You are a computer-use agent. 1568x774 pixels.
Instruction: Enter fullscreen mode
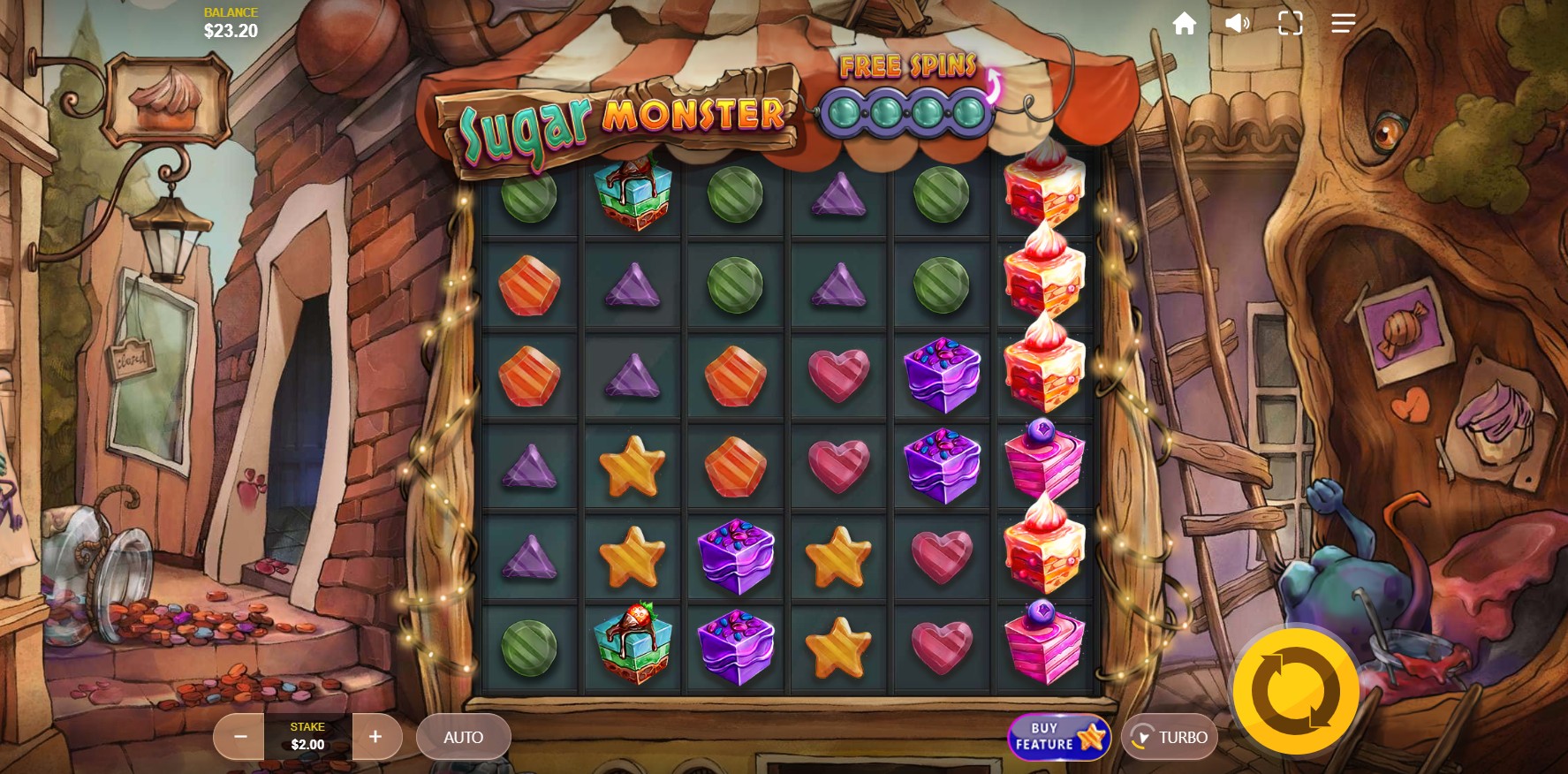(x=1290, y=24)
